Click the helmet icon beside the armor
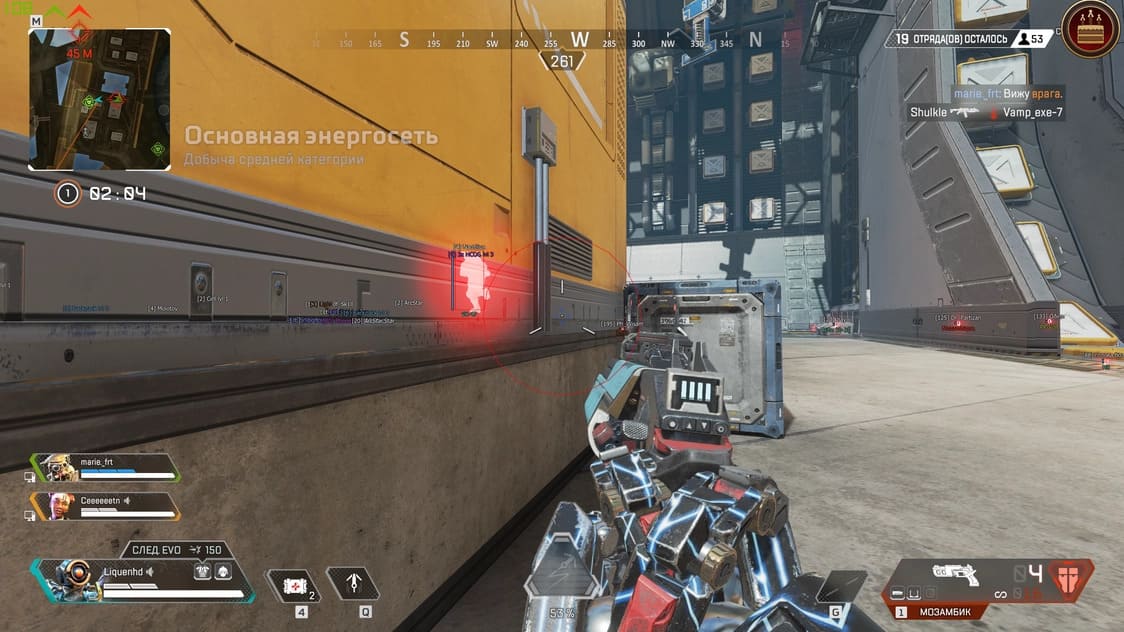 click(x=223, y=571)
